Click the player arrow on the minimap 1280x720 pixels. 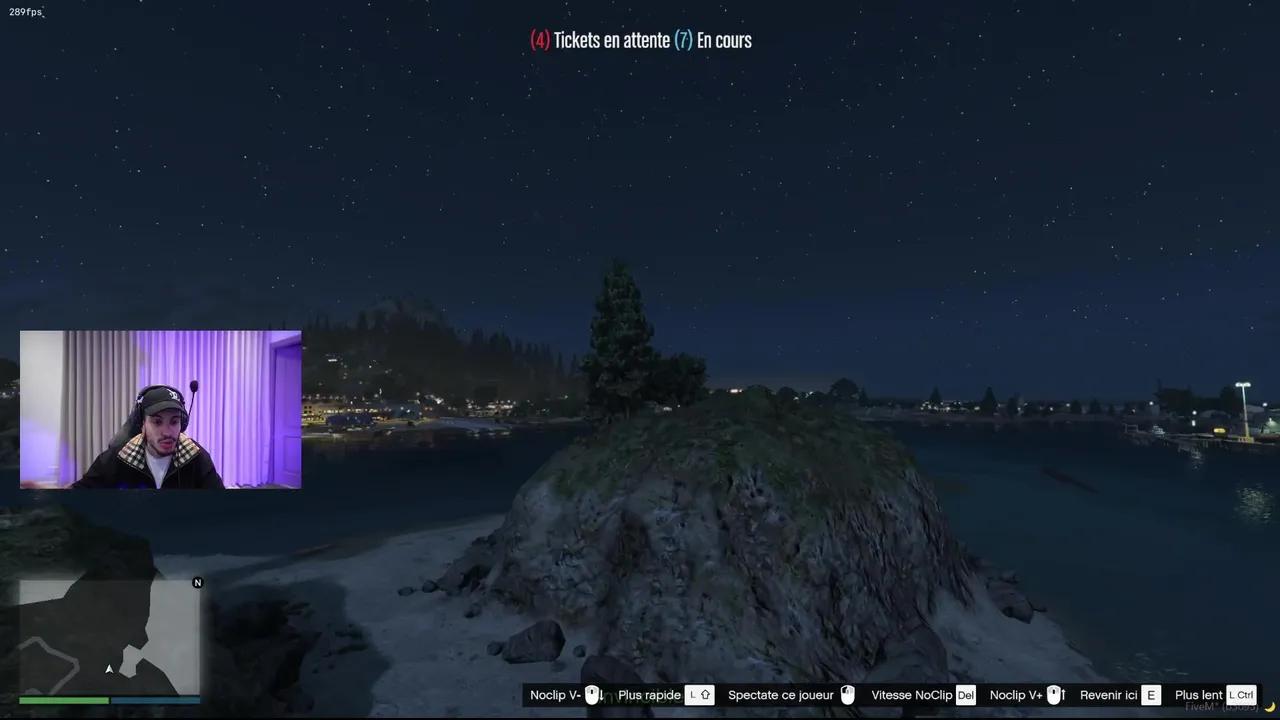click(109, 669)
